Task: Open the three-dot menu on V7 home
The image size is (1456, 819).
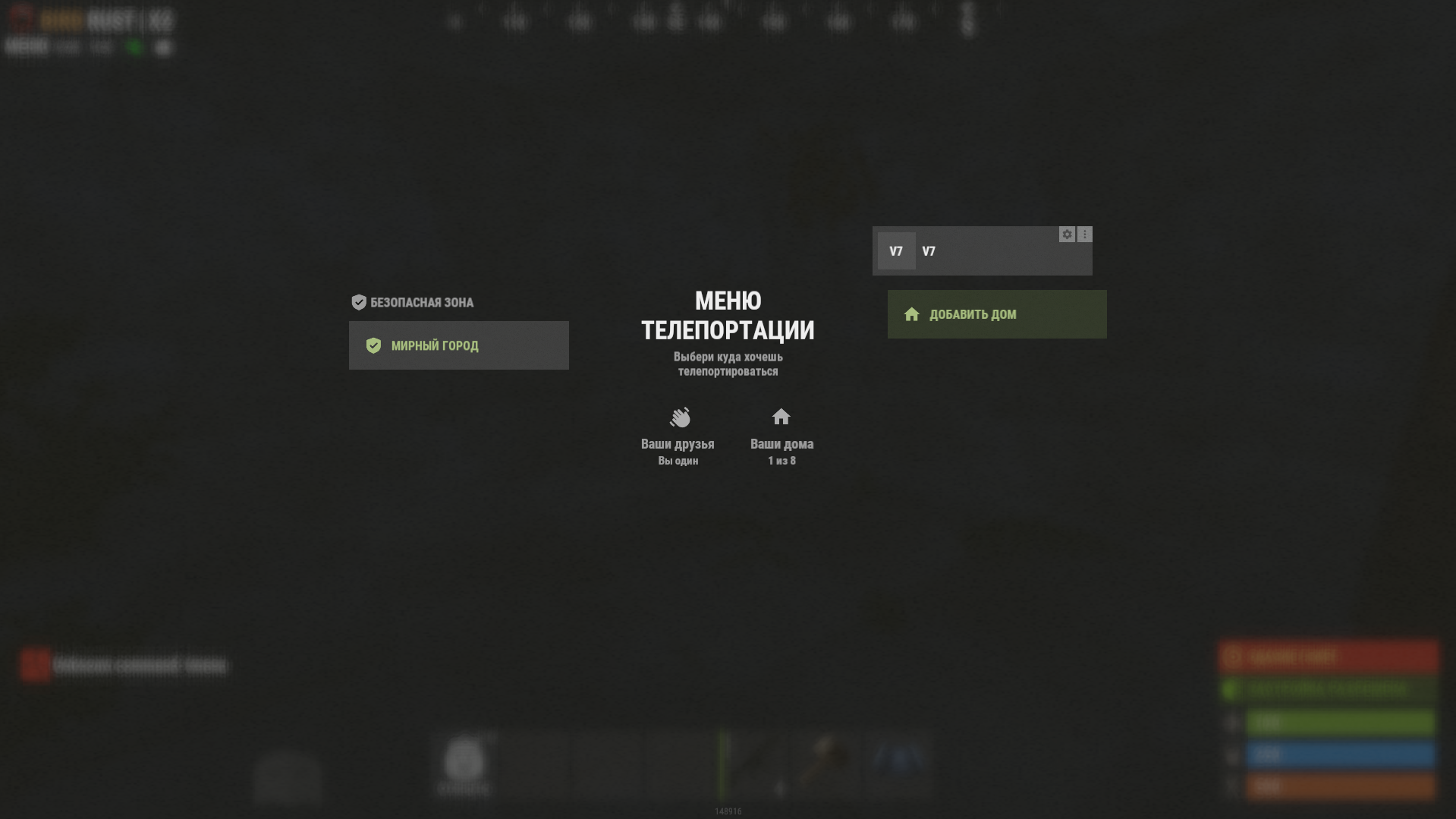Action: (x=1084, y=234)
